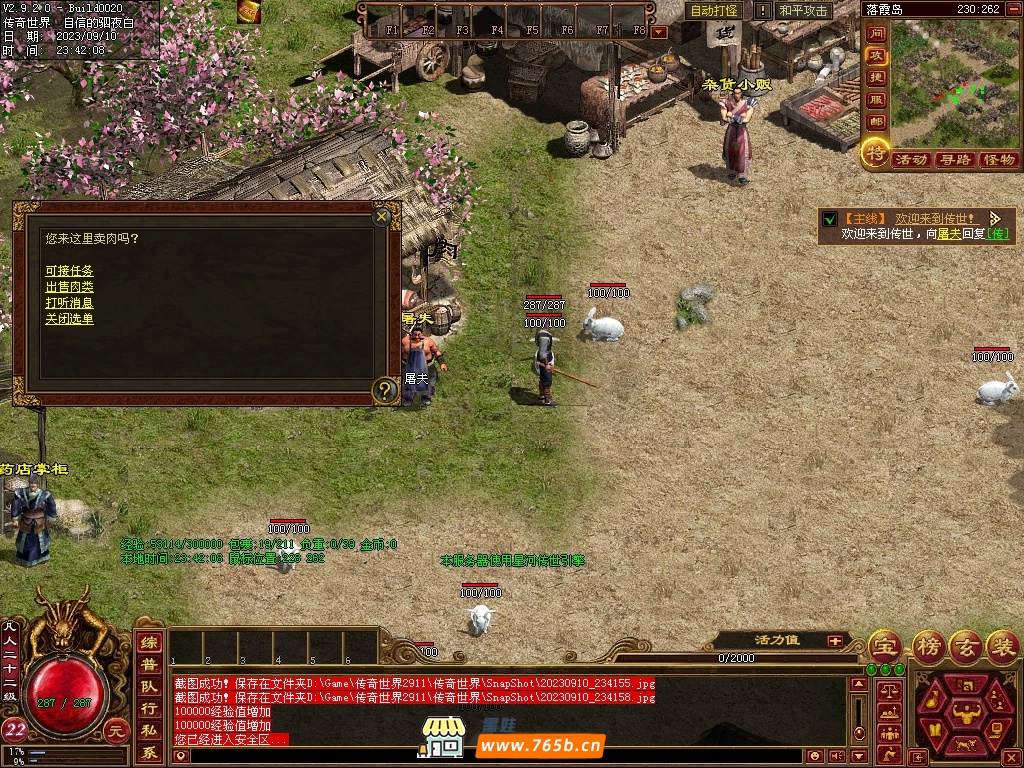Open the dialogue help question mark
The width and height of the screenshot is (1024, 768).
coord(384,390)
